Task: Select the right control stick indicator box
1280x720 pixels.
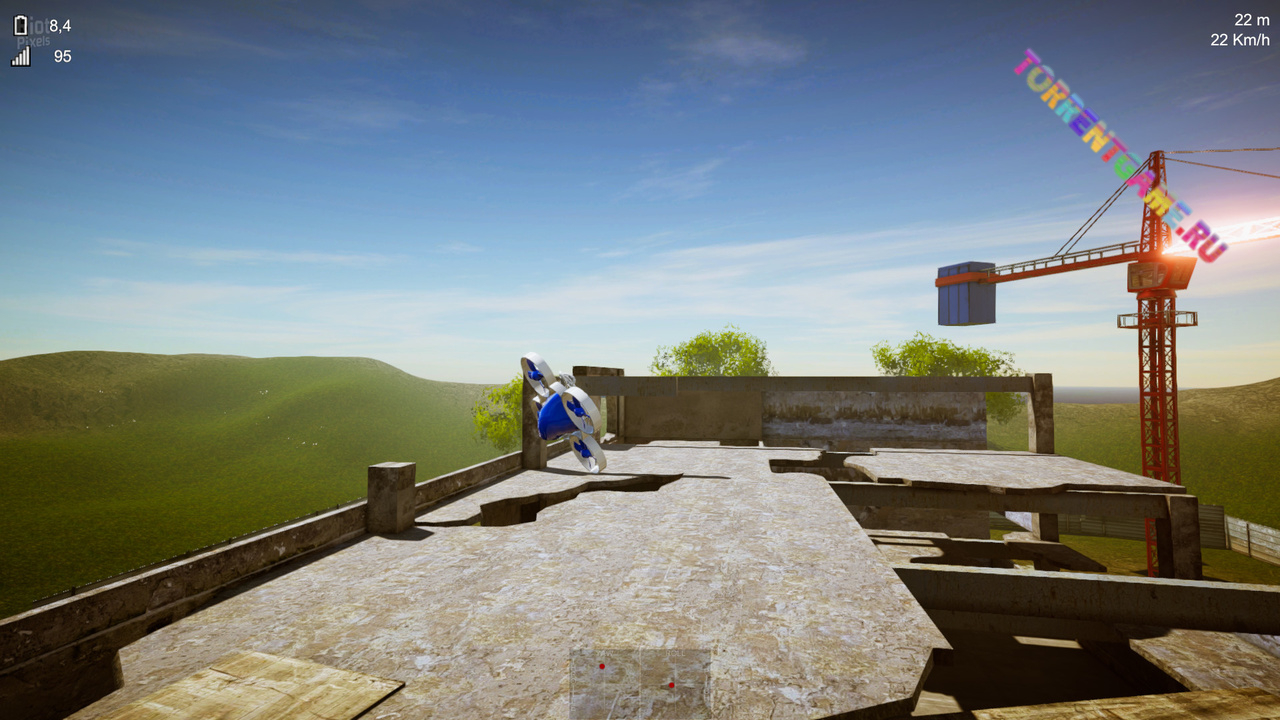Action: pos(675,684)
